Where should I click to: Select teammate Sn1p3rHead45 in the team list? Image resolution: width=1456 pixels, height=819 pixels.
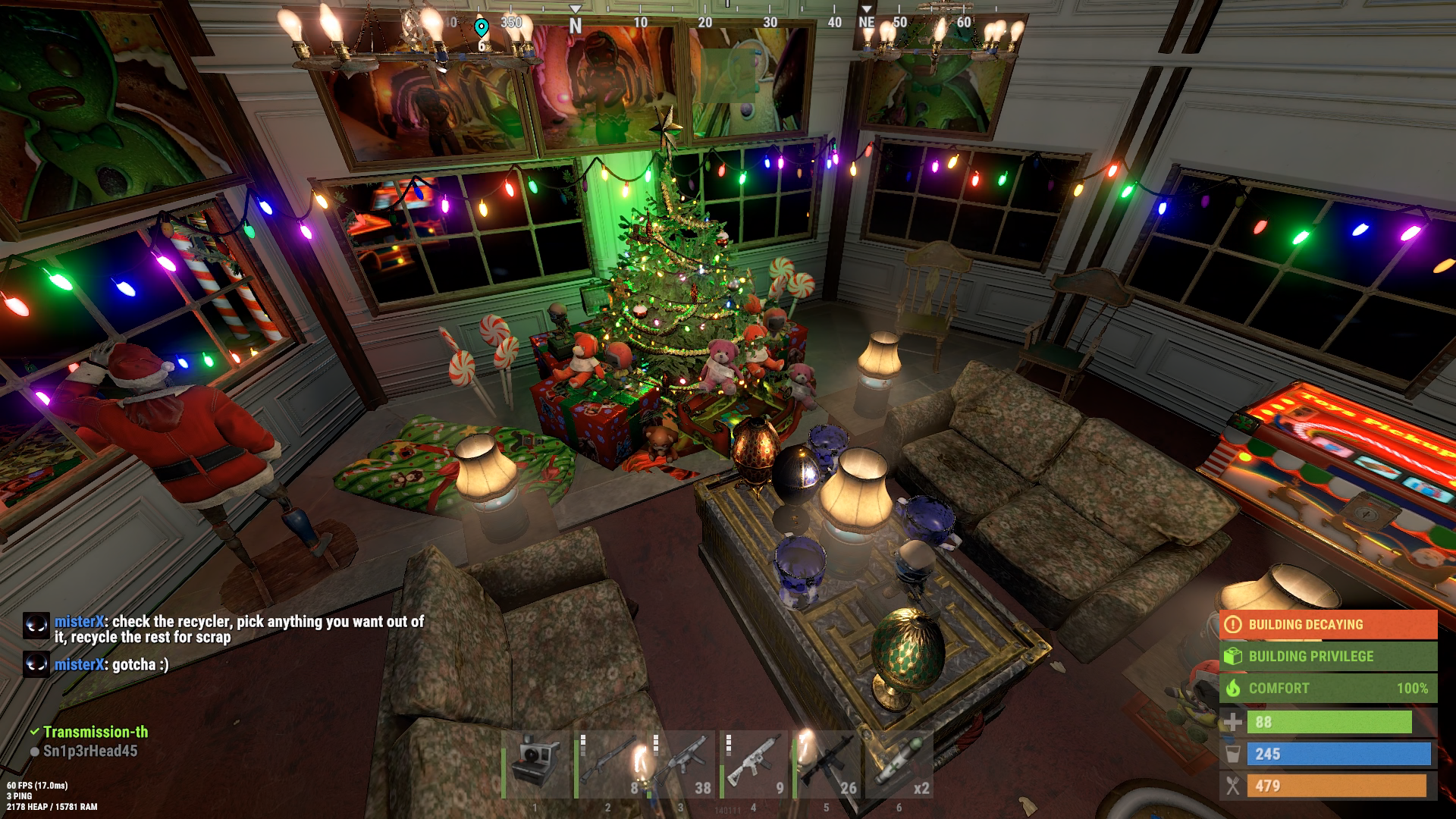[x=89, y=751]
